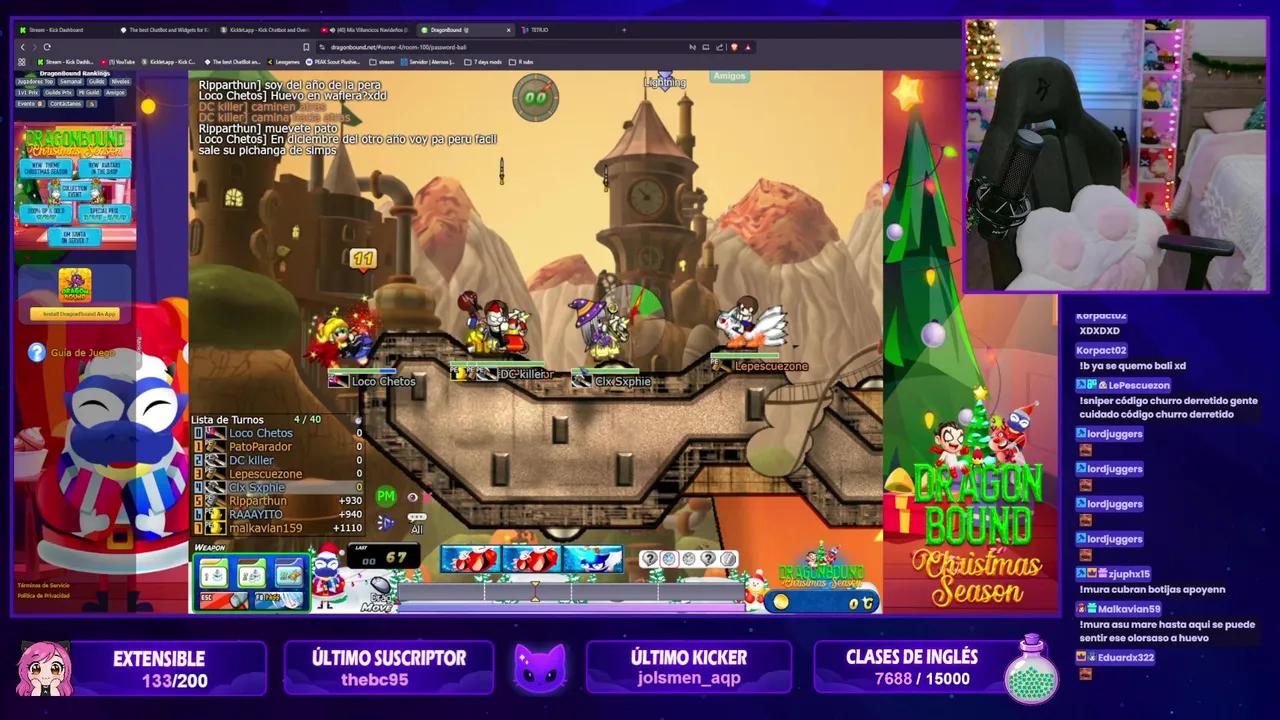The image size is (1280, 720).
Task: Click the DragonBound mobile app icon
Action: 76,283
